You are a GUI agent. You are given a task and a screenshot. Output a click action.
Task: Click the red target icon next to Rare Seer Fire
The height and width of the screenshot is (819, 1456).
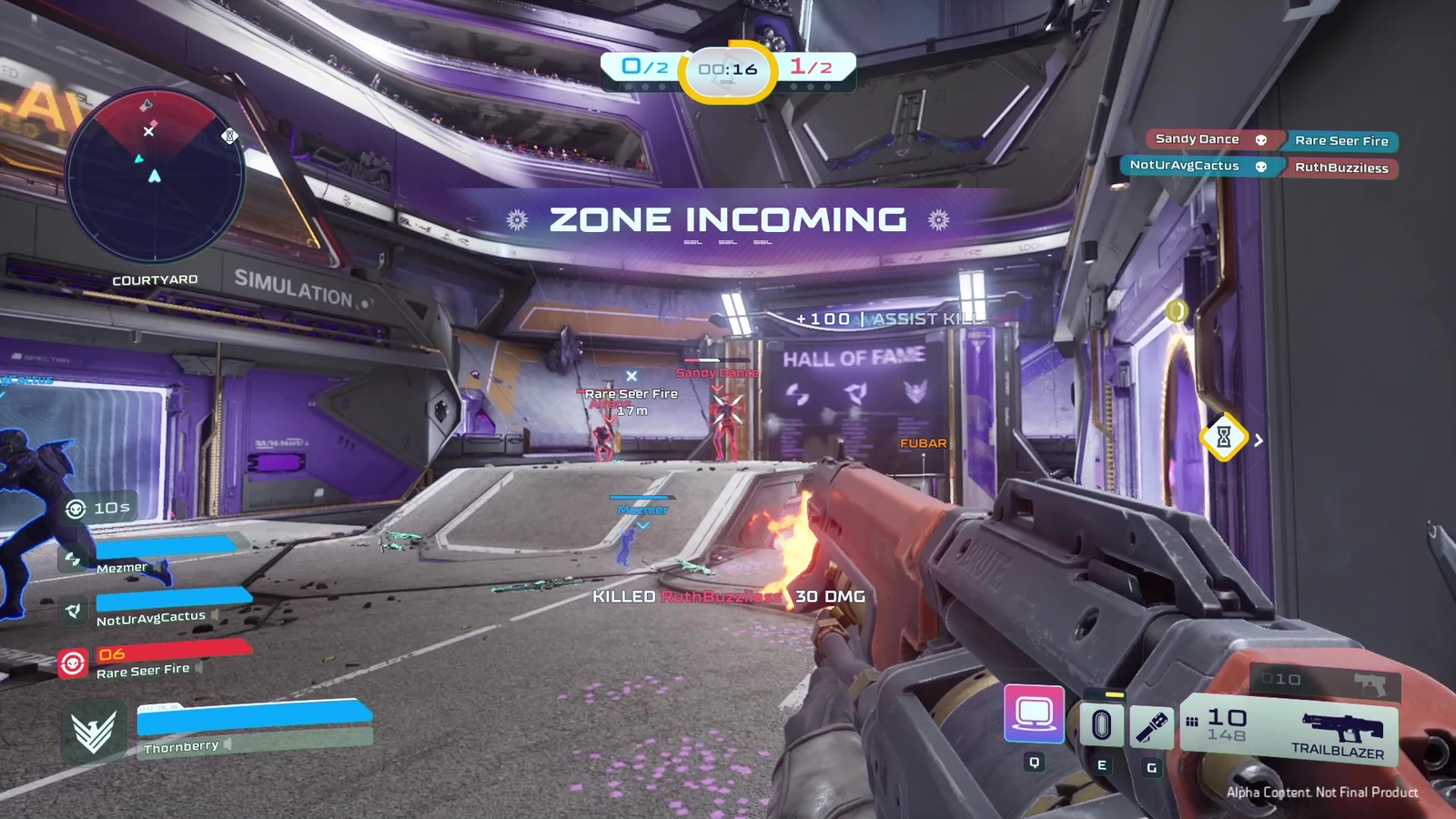(73, 662)
